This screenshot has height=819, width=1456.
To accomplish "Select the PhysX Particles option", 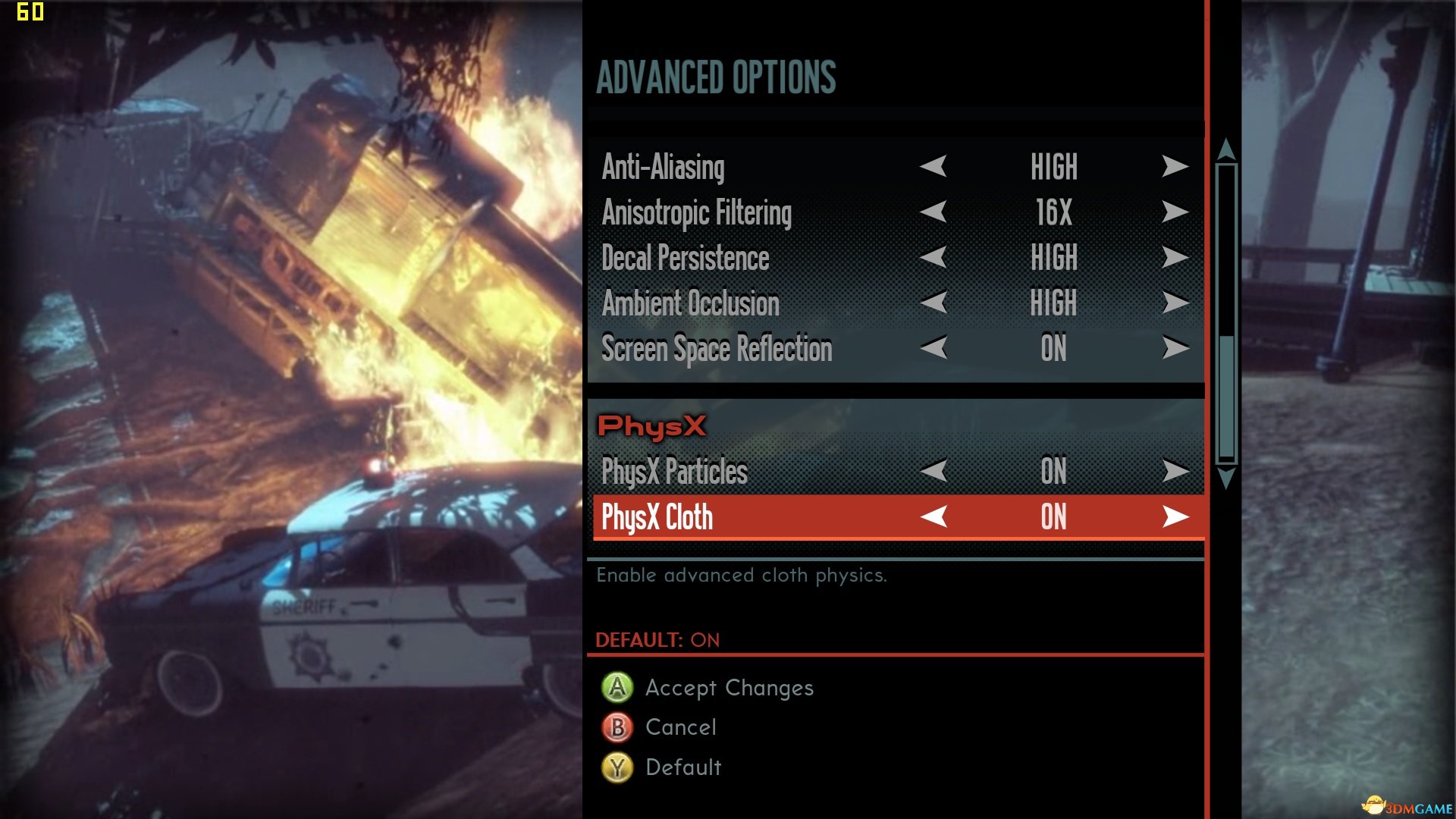I will click(x=674, y=472).
